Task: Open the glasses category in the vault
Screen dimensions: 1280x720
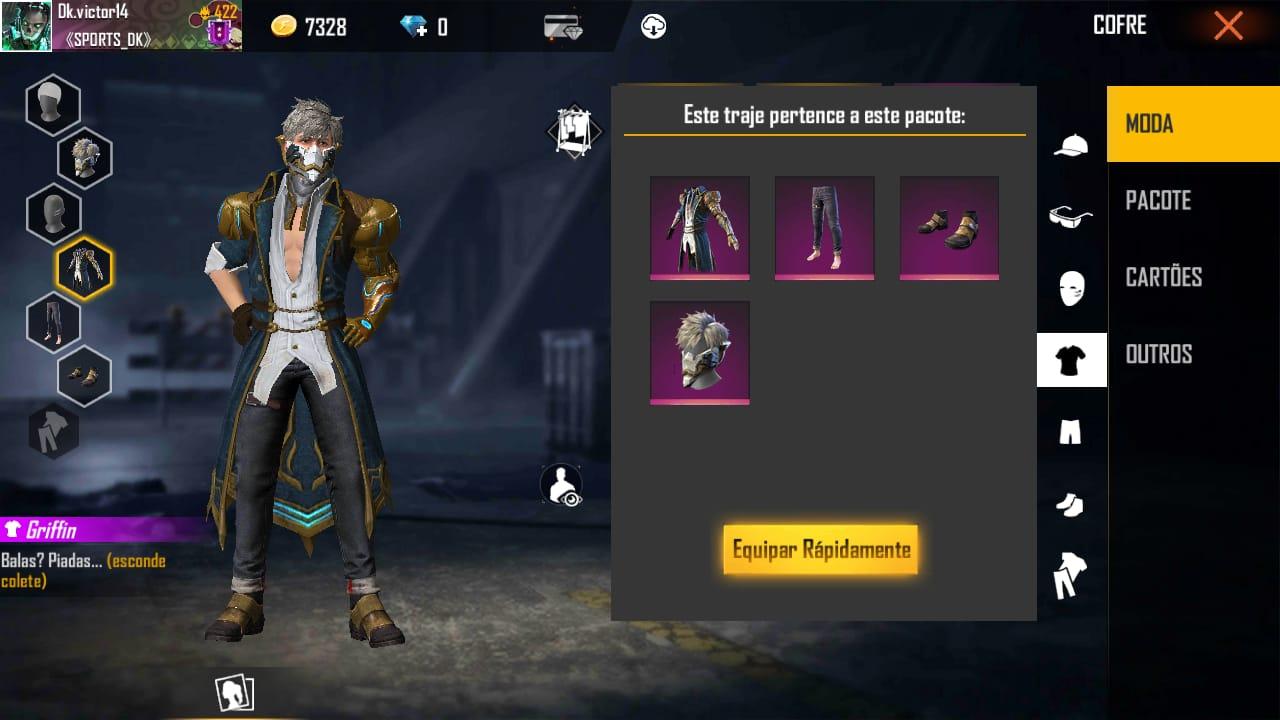Action: [1071, 216]
